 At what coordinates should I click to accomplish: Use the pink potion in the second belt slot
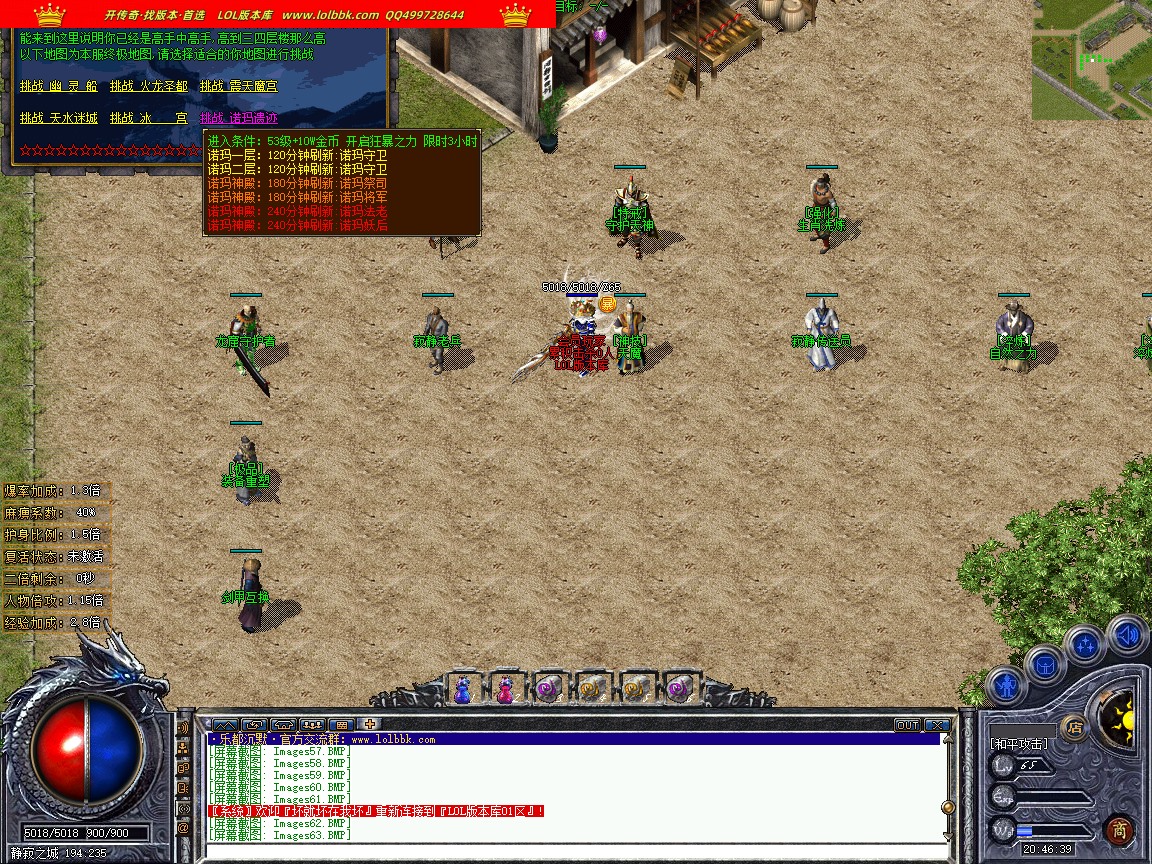[x=505, y=689]
